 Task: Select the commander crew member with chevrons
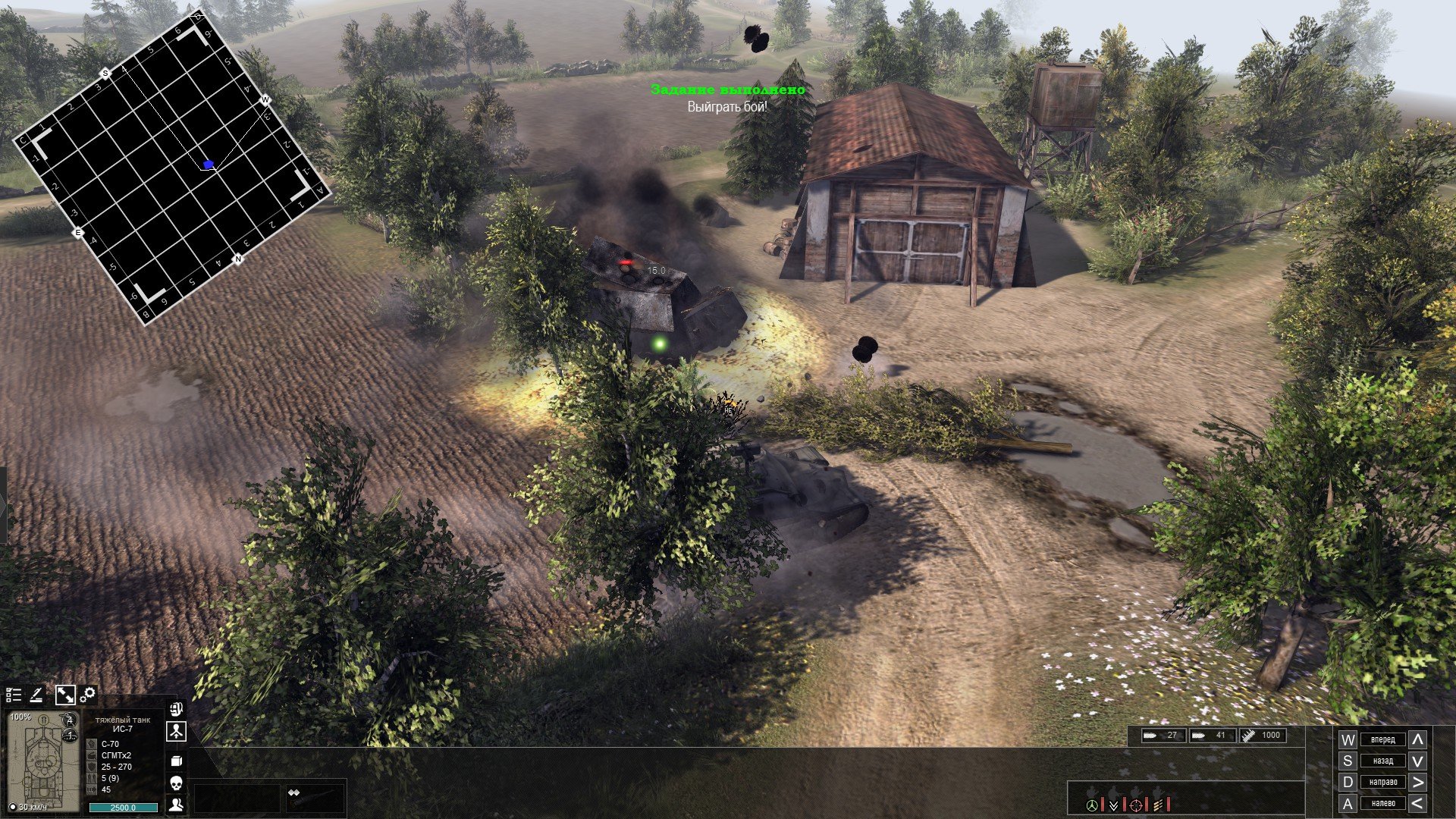click(1113, 804)
